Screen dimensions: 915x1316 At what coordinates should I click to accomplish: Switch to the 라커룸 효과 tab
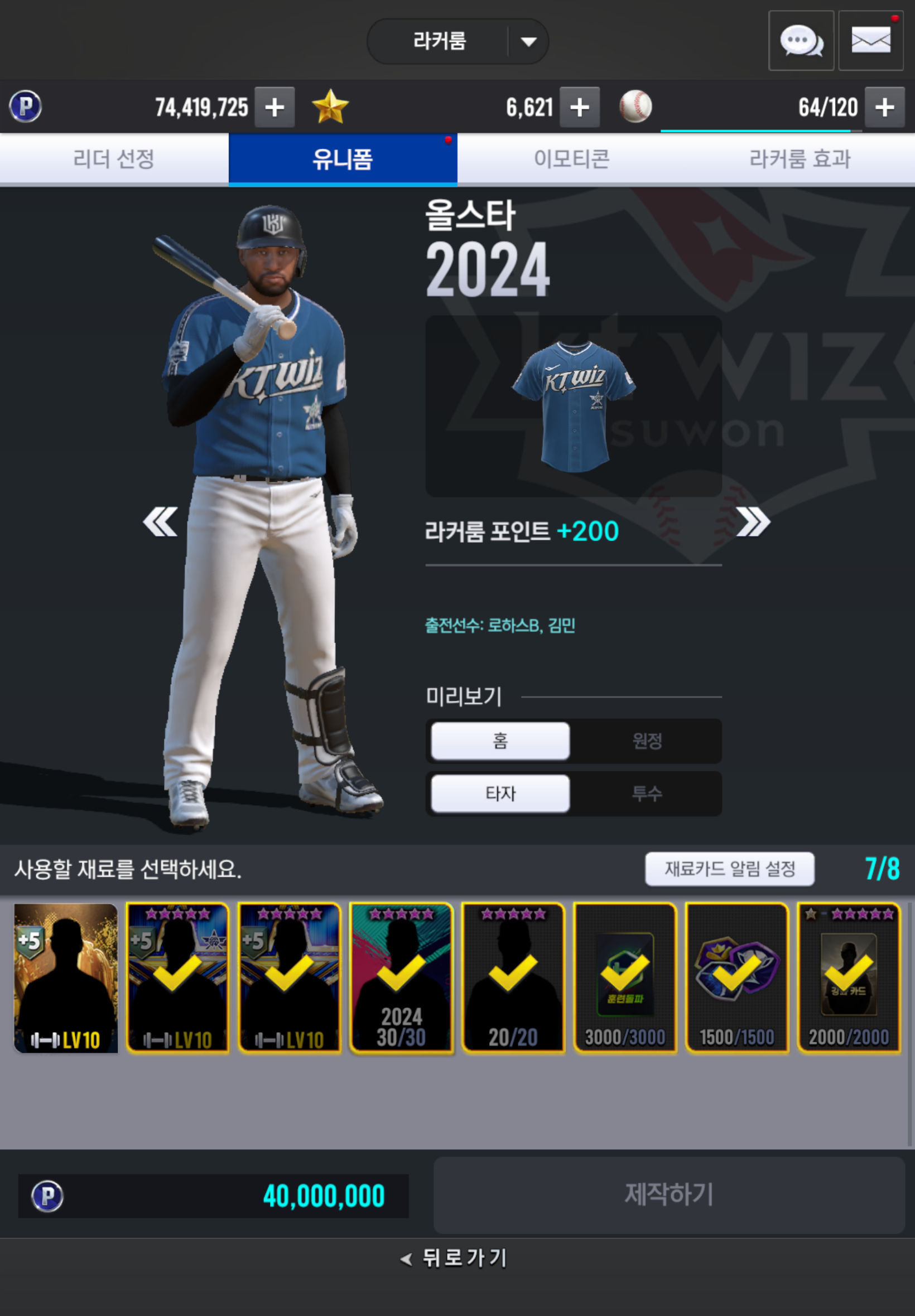[800, 159]
